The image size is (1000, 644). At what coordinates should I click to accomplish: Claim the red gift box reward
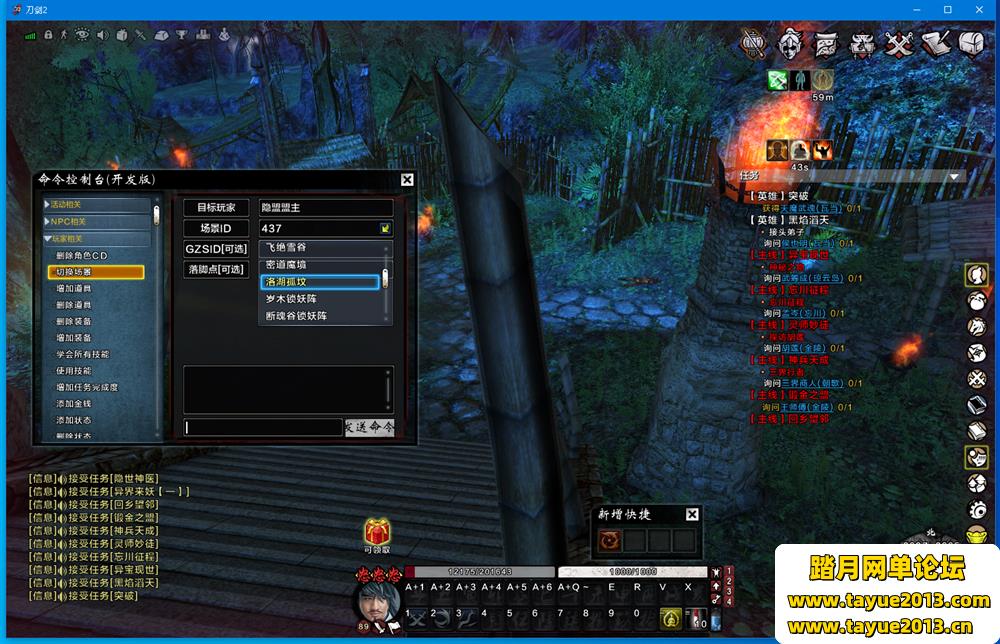coord(377,532)
